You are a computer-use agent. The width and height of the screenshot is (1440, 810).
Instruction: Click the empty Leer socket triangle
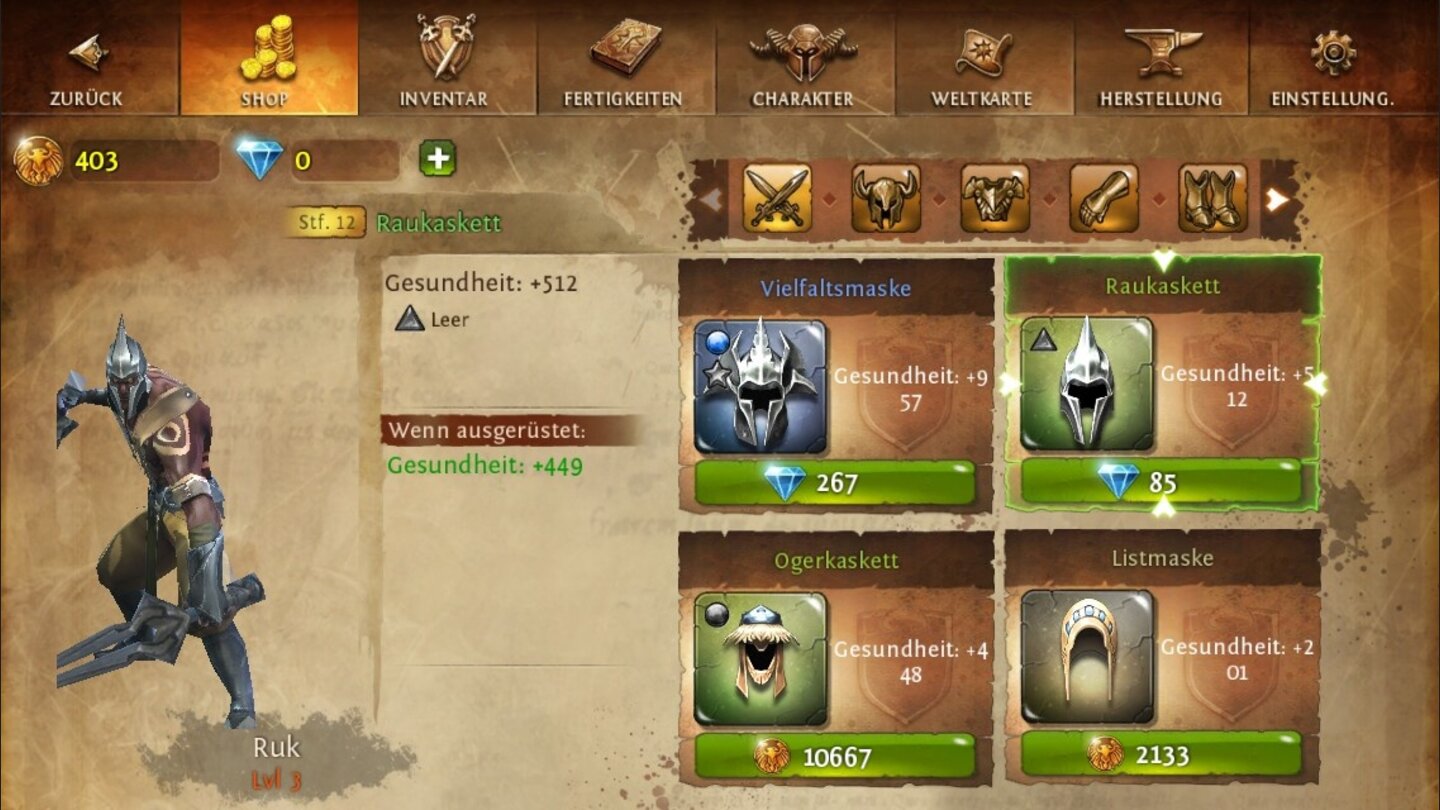[x=409, y=322]
